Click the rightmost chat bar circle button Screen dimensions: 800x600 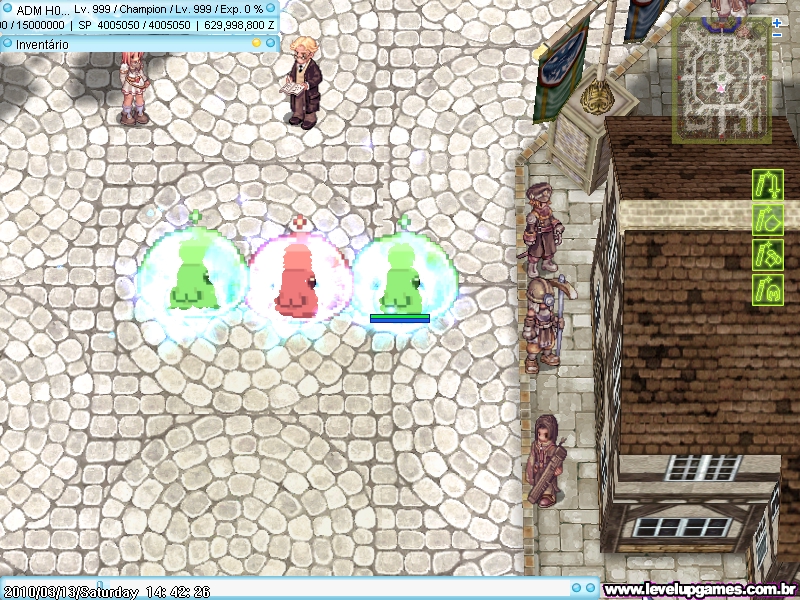point(591,588)
